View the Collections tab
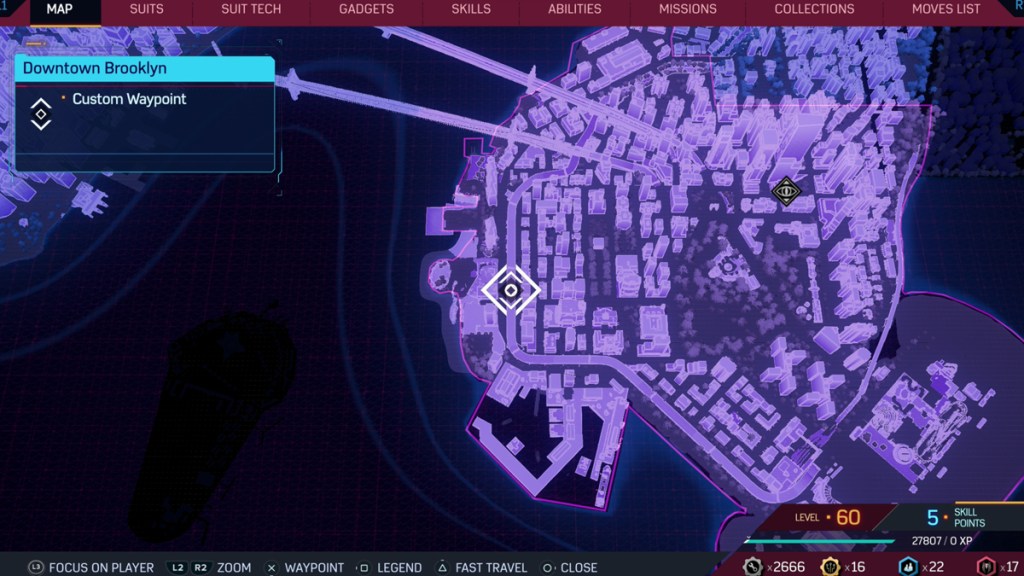Viewport: 1024px width, 576px height. 814,9
